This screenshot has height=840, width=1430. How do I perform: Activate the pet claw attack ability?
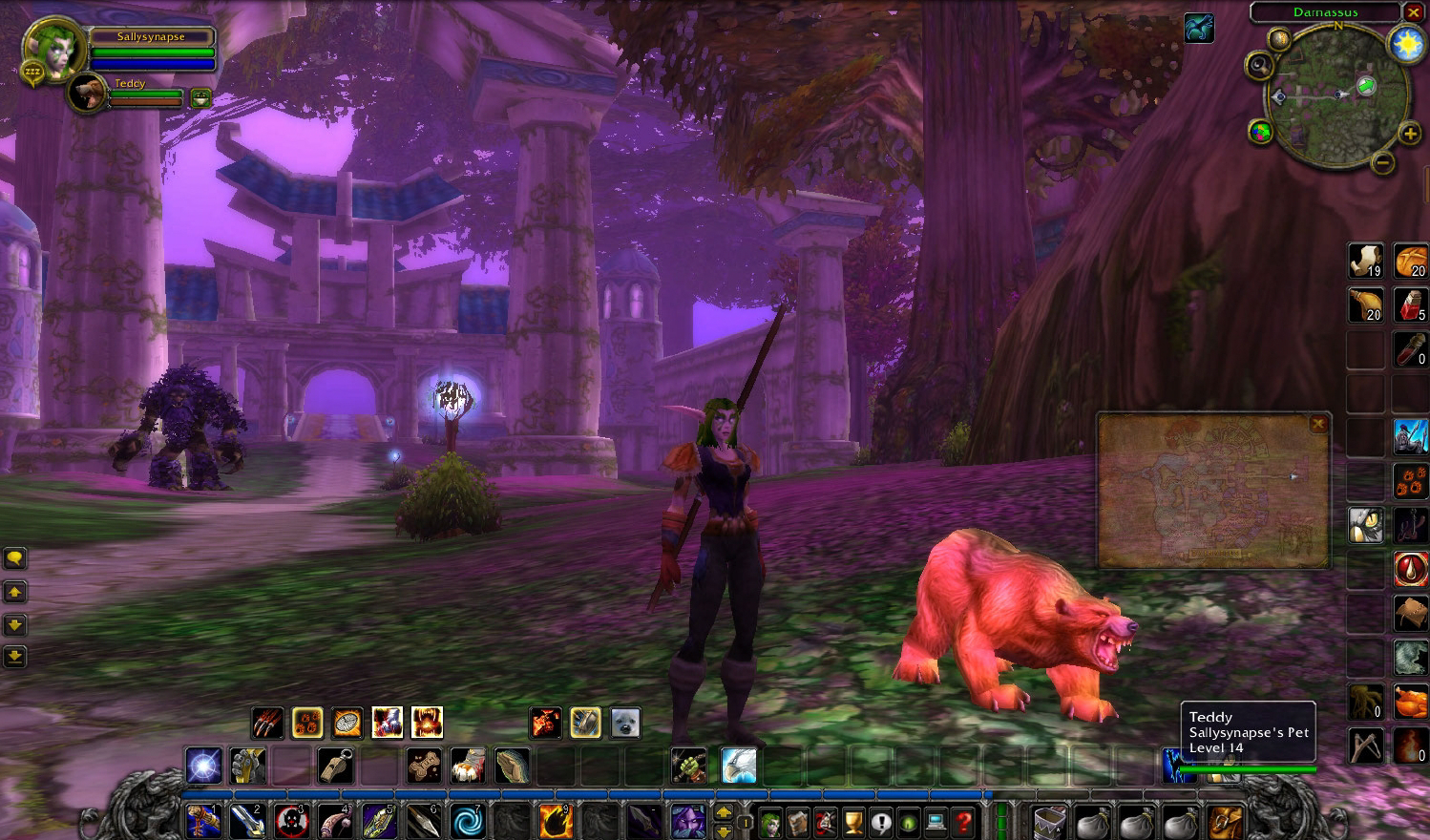click(x=267, y=723)
